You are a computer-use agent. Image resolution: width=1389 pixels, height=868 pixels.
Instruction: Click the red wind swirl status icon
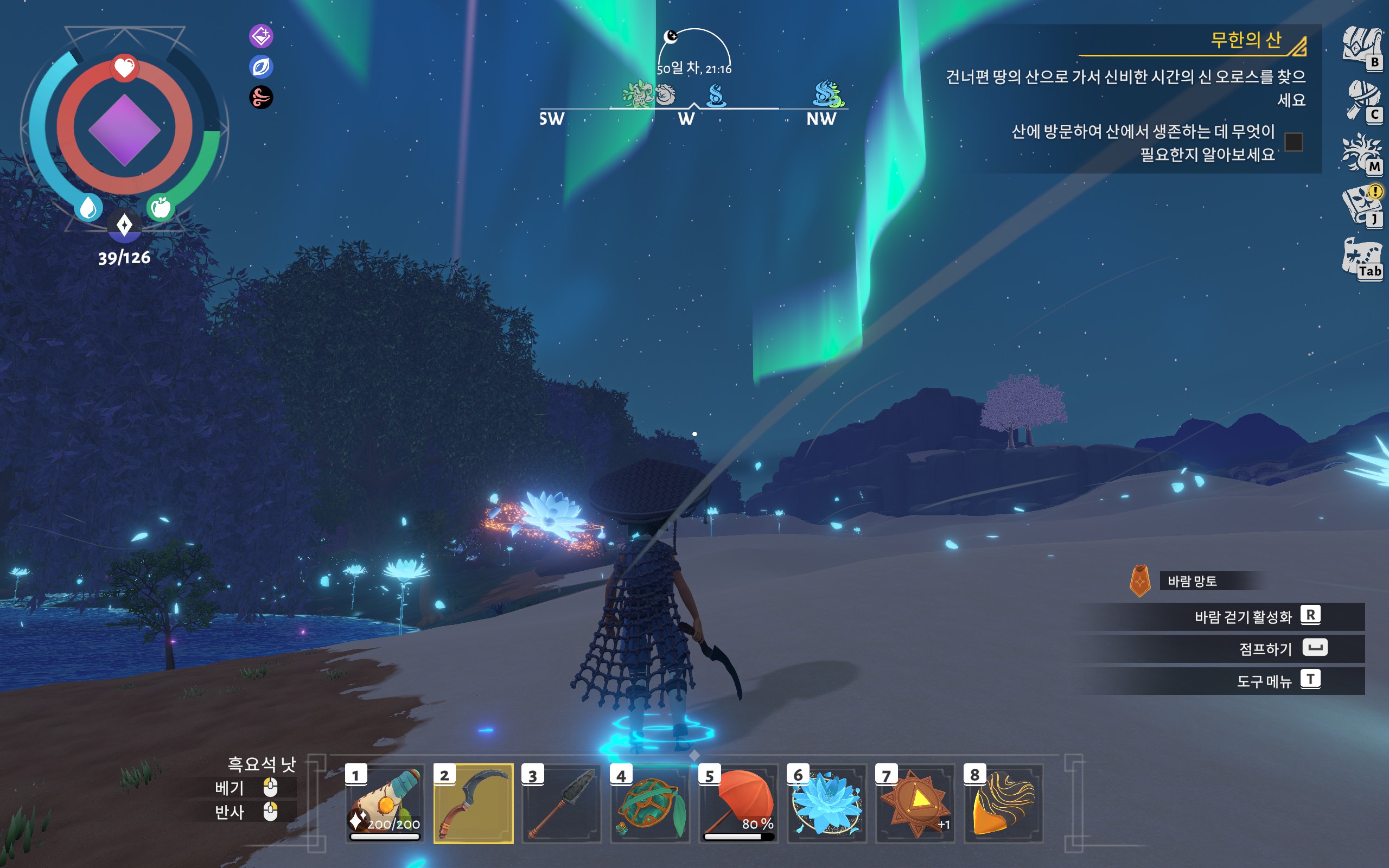[x=261, y=97]
